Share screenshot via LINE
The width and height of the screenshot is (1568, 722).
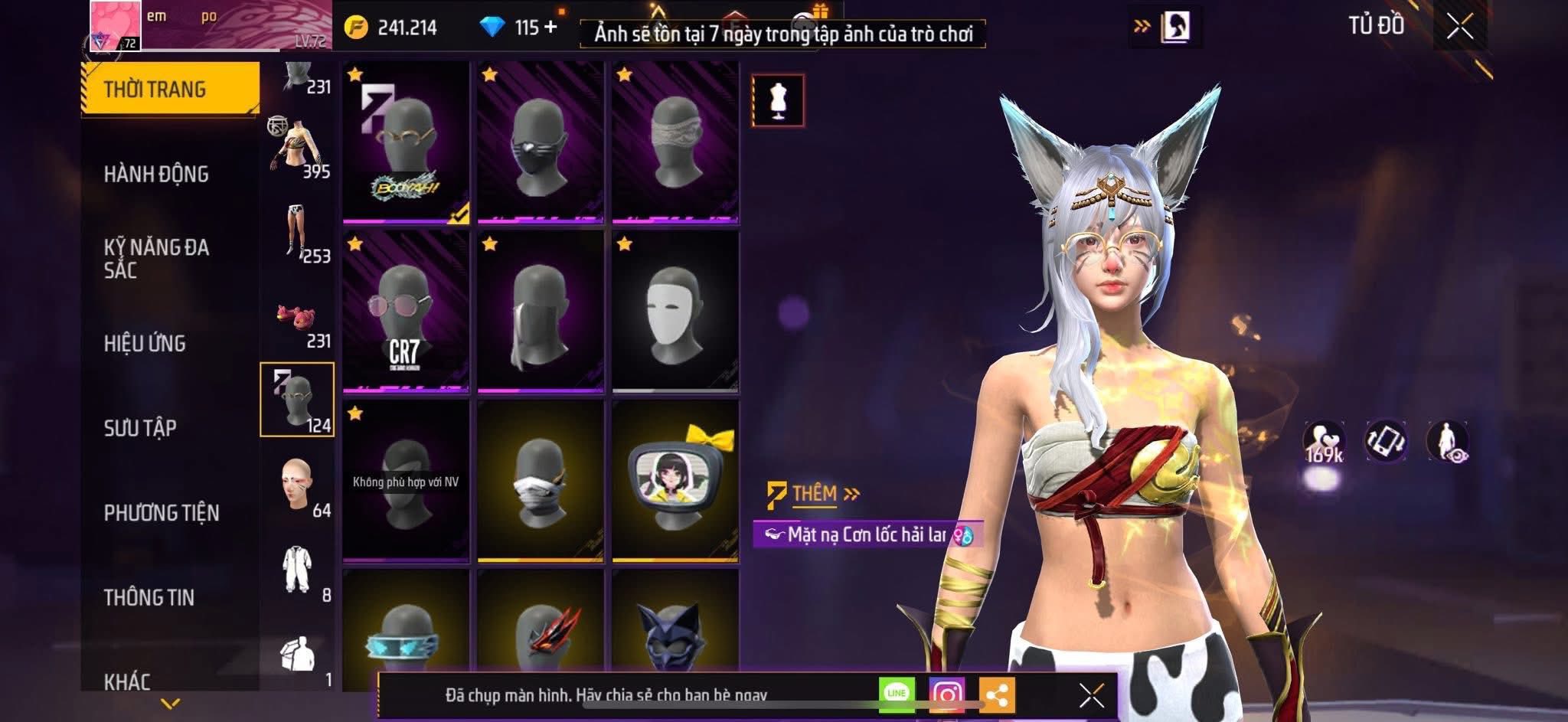[897, 694]
